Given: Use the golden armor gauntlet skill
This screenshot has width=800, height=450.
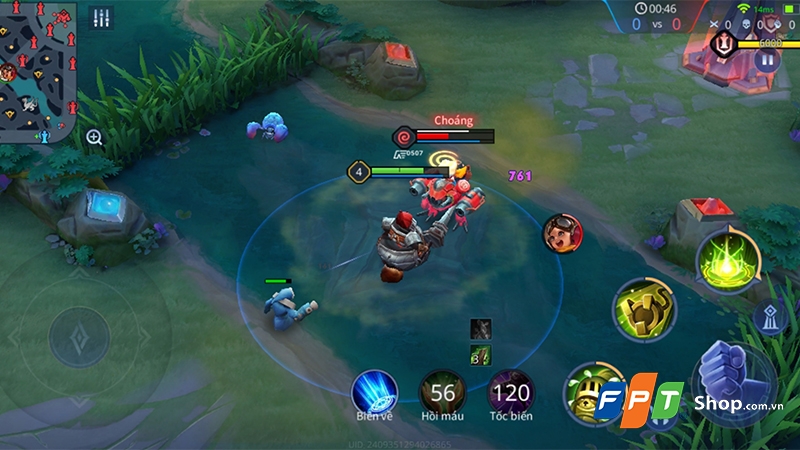Looking at the screenshot, I should point(643,309).
